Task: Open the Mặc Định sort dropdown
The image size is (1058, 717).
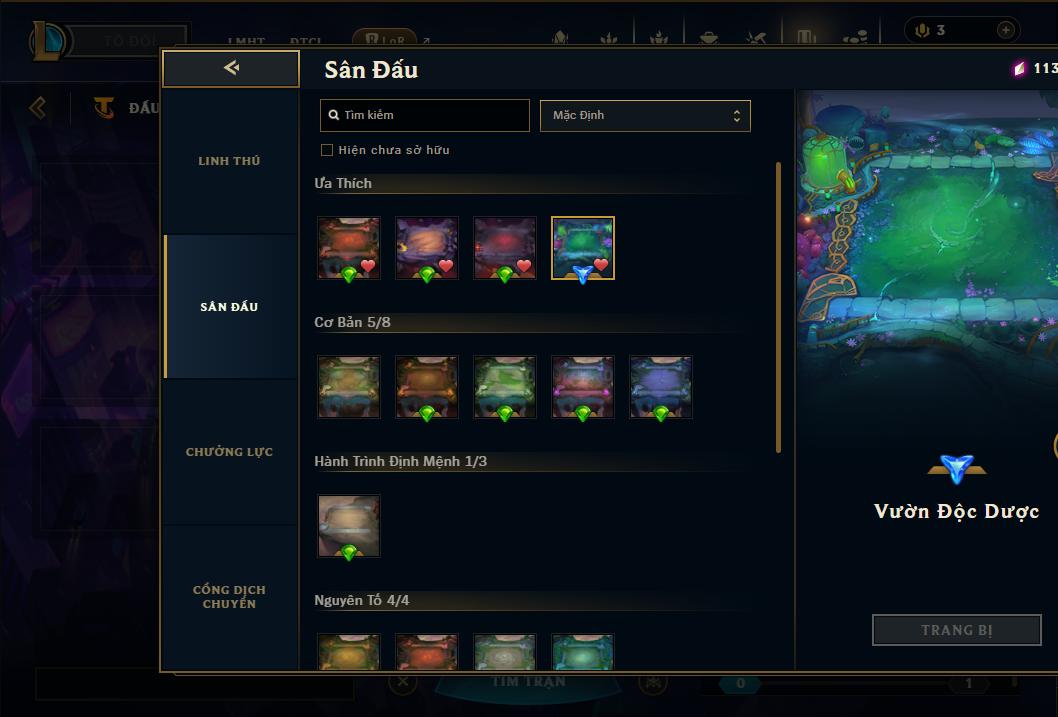Action: point(645,115)
